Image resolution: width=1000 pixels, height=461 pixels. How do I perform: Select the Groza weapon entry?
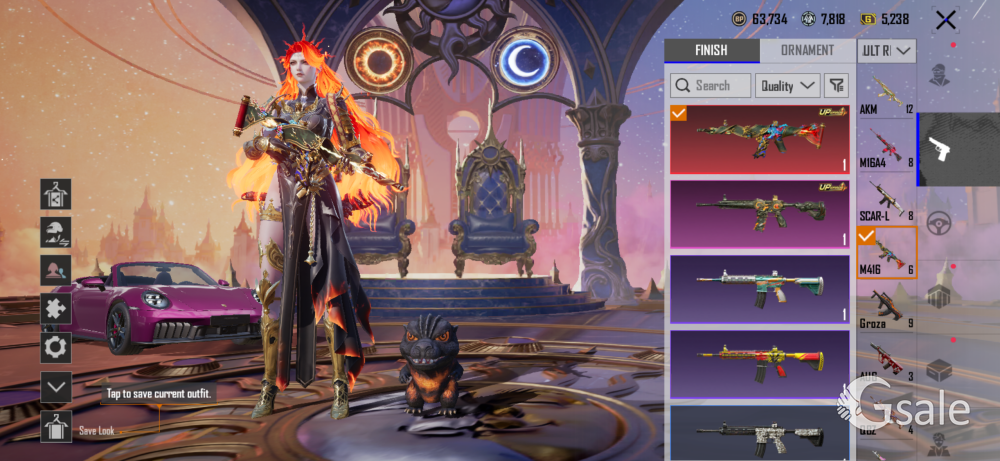tap(886, 307)
